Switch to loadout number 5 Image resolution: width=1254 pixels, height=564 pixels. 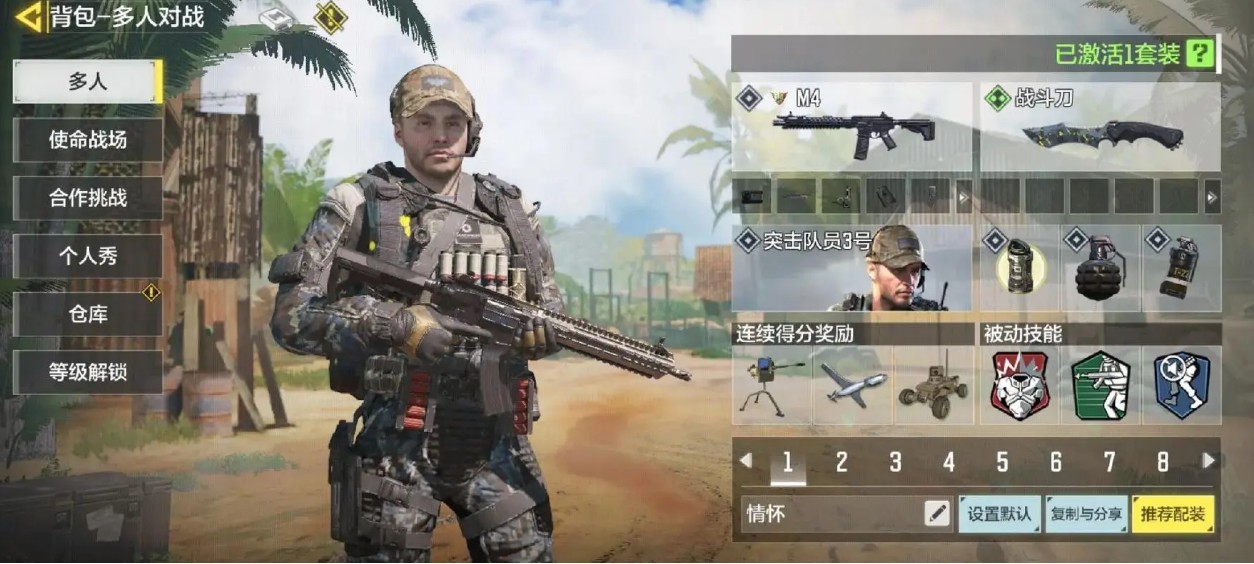(x=1002, y=462)
